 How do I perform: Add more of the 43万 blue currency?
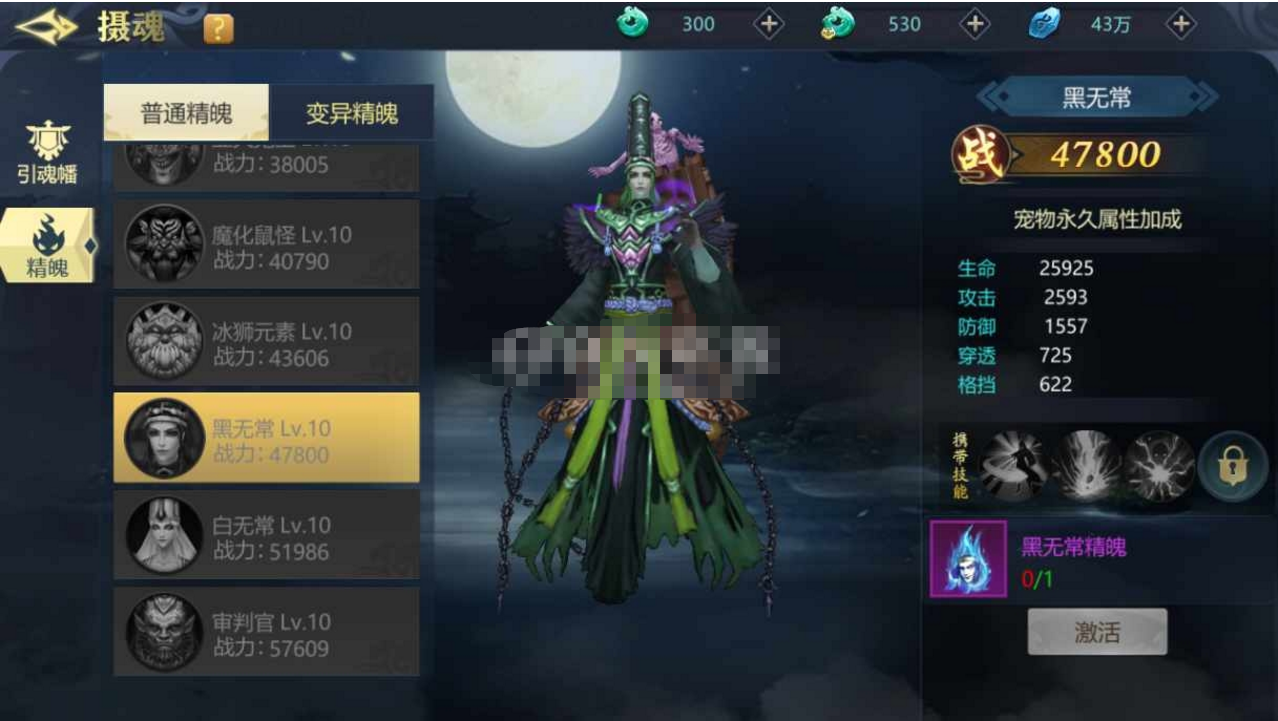[1181, 25]
